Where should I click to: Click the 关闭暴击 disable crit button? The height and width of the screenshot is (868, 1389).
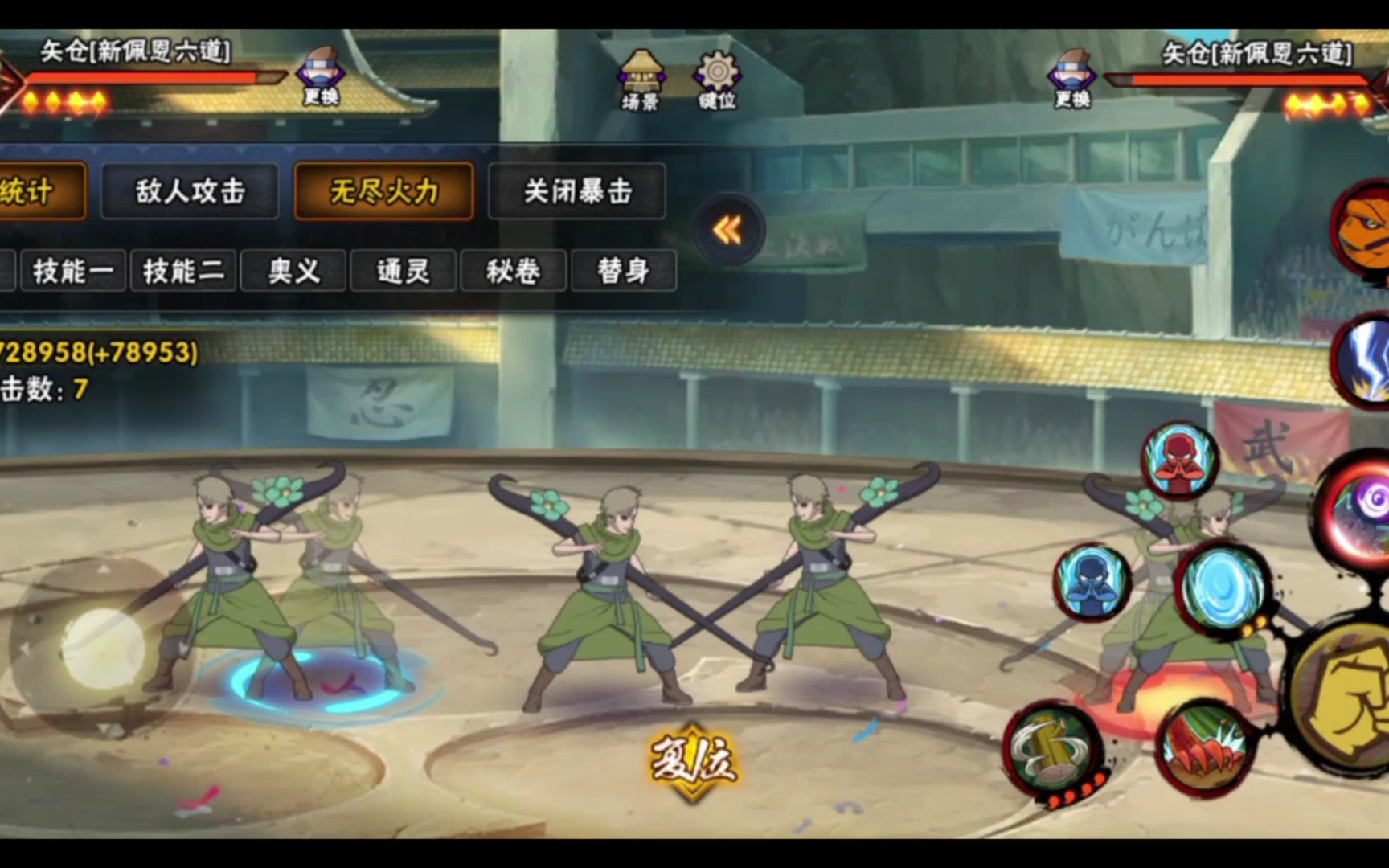coord(577,191)
